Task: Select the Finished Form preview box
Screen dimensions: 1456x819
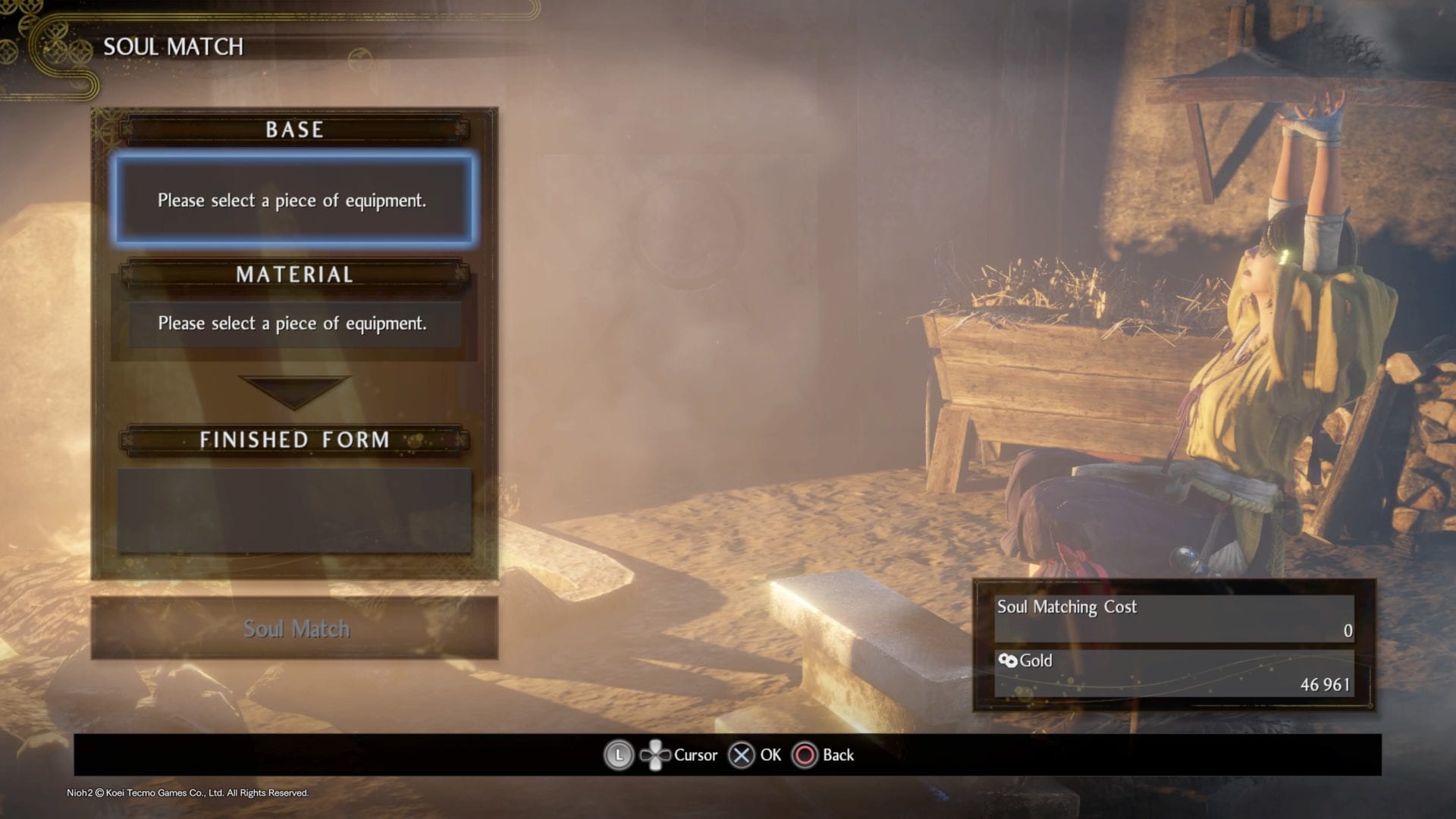Action: click(293, 510)
